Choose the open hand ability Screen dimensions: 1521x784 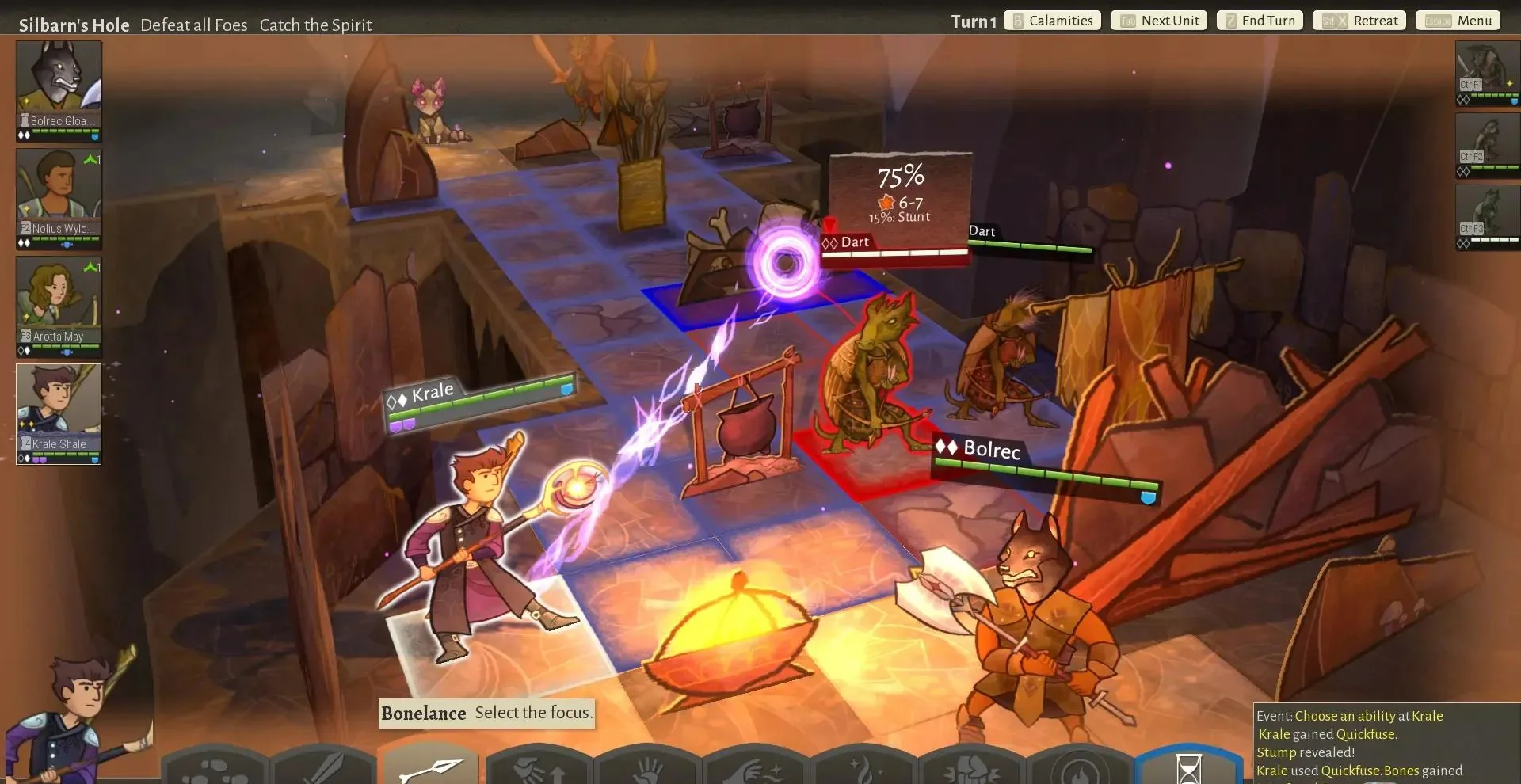[x=648, y=768]
